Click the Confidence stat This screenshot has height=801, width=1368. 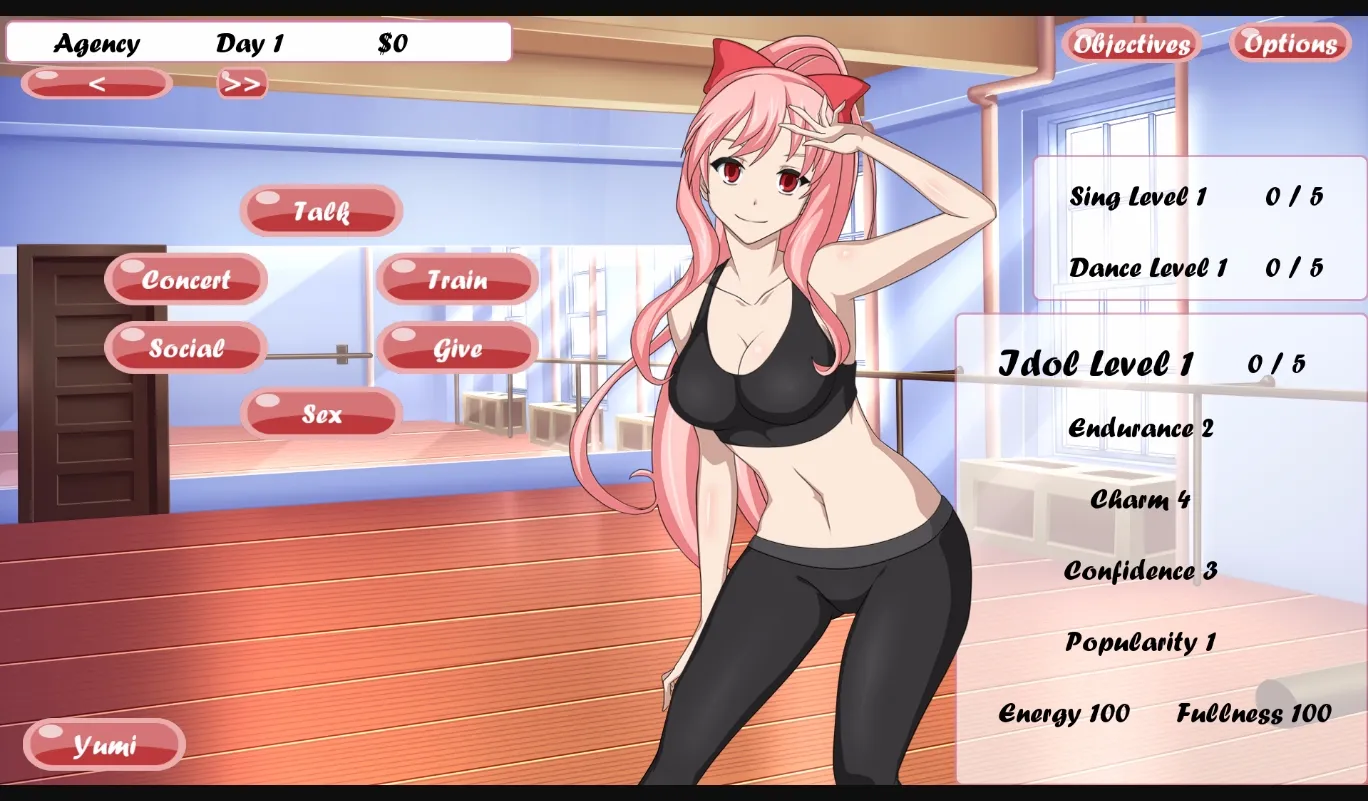pos(1140,571)
